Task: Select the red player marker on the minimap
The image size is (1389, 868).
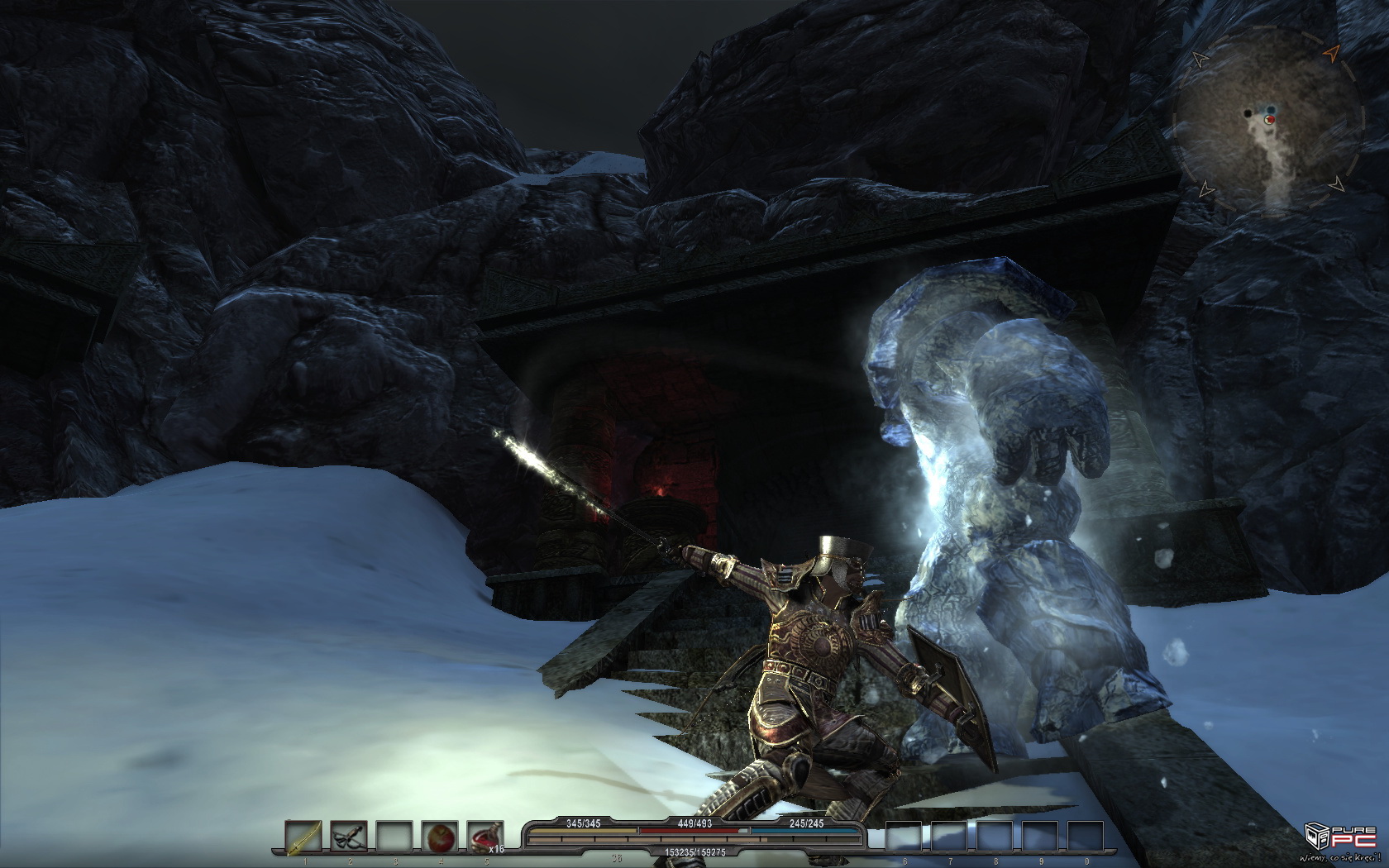Action: coord(1269,120)
